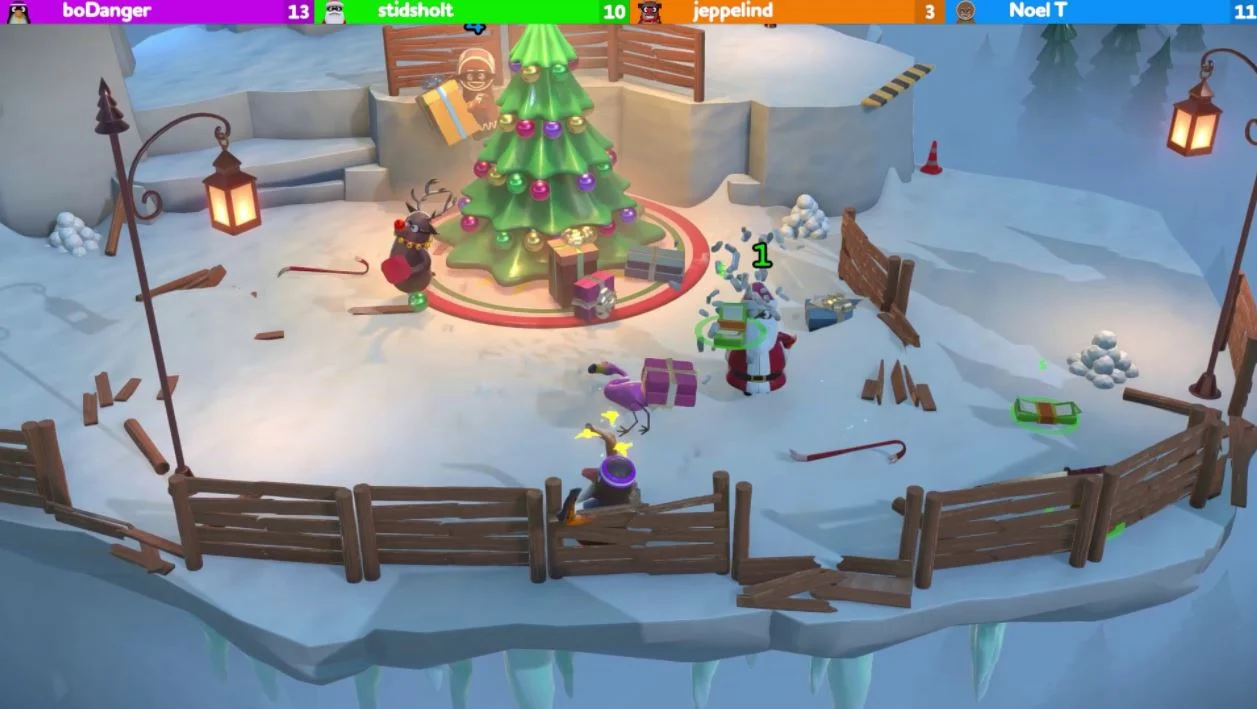Select boDanger's purple player banner

pos(157,11)
